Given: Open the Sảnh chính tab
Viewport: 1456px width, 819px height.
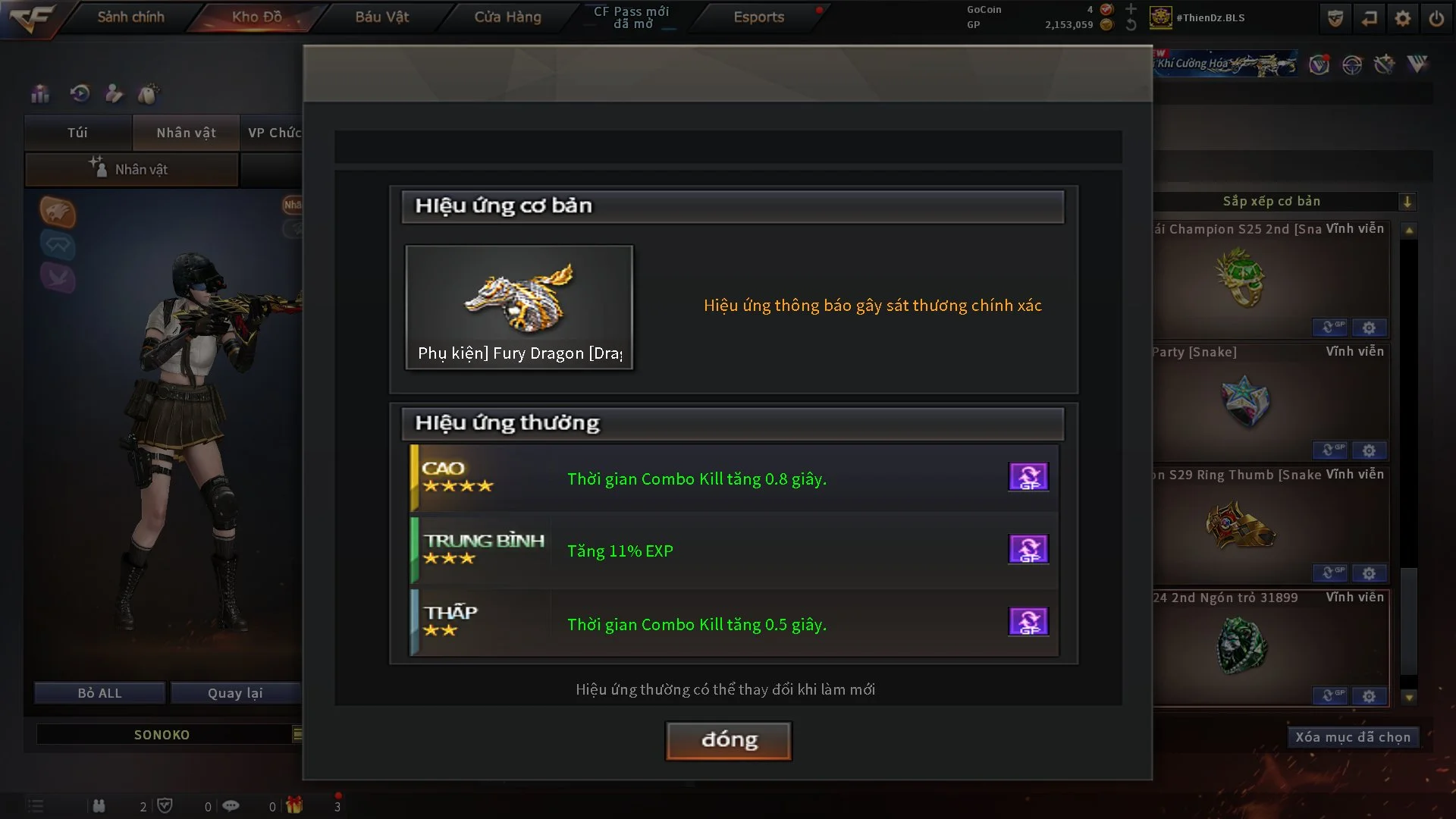Looking at the screenshot, I should pos(130,17).
